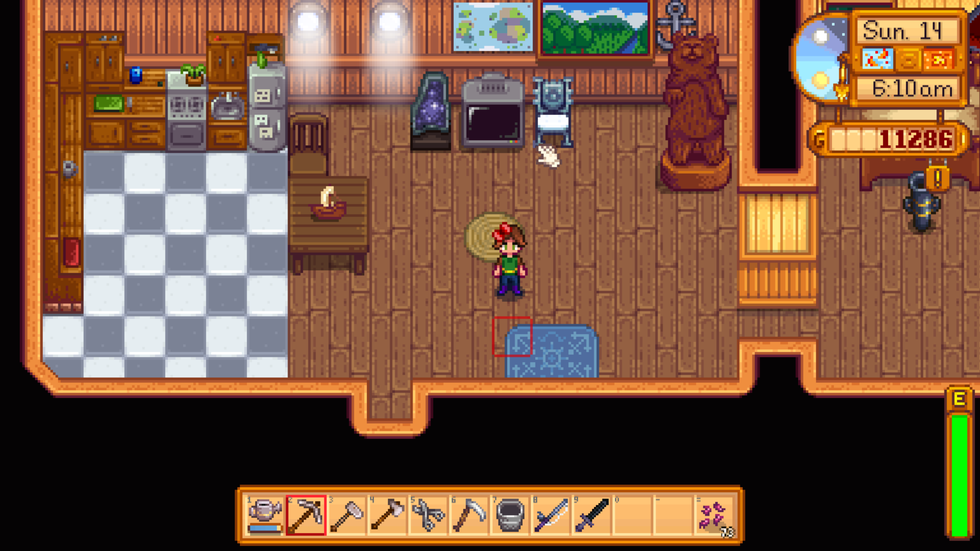Select the watering can slot
This screenshot has height=551, width=980.
265,516
